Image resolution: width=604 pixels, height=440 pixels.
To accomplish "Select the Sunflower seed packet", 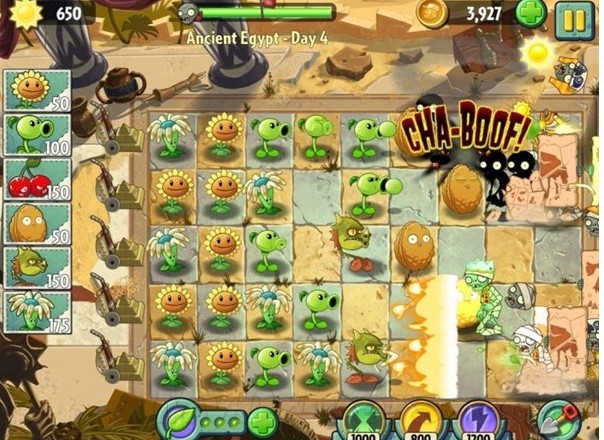I will tap(38, 90).
